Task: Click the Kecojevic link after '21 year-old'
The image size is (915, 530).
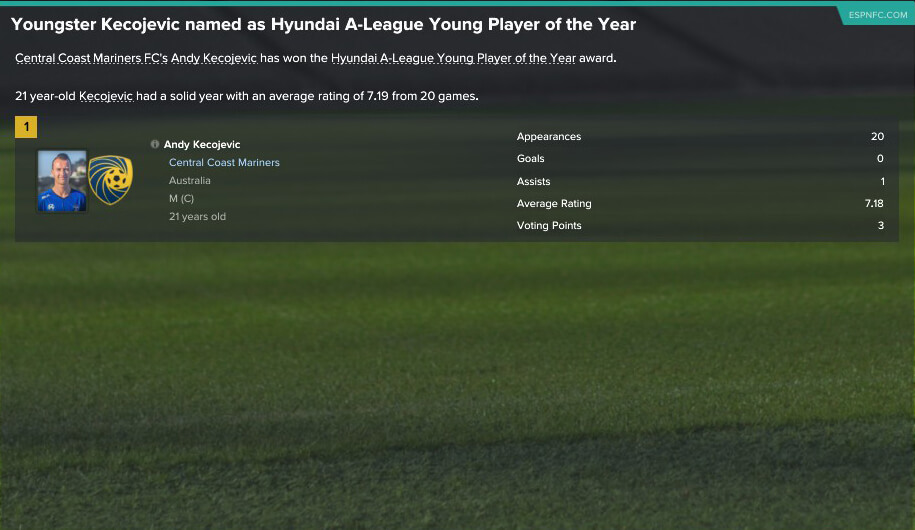Action: click(x=109, y=97)
